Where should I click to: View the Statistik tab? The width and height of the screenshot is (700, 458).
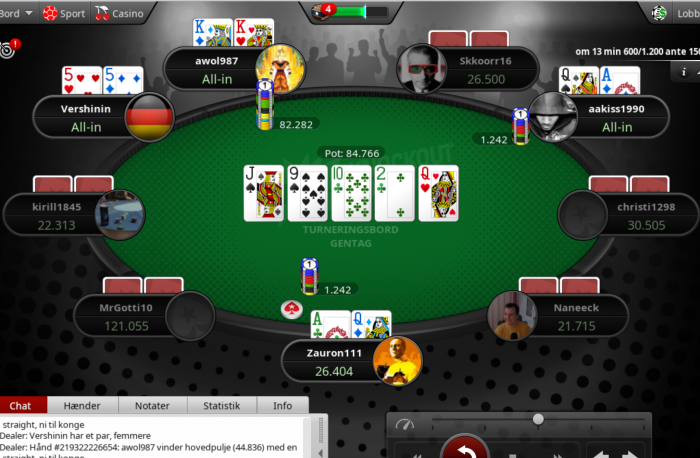point(221,405)
